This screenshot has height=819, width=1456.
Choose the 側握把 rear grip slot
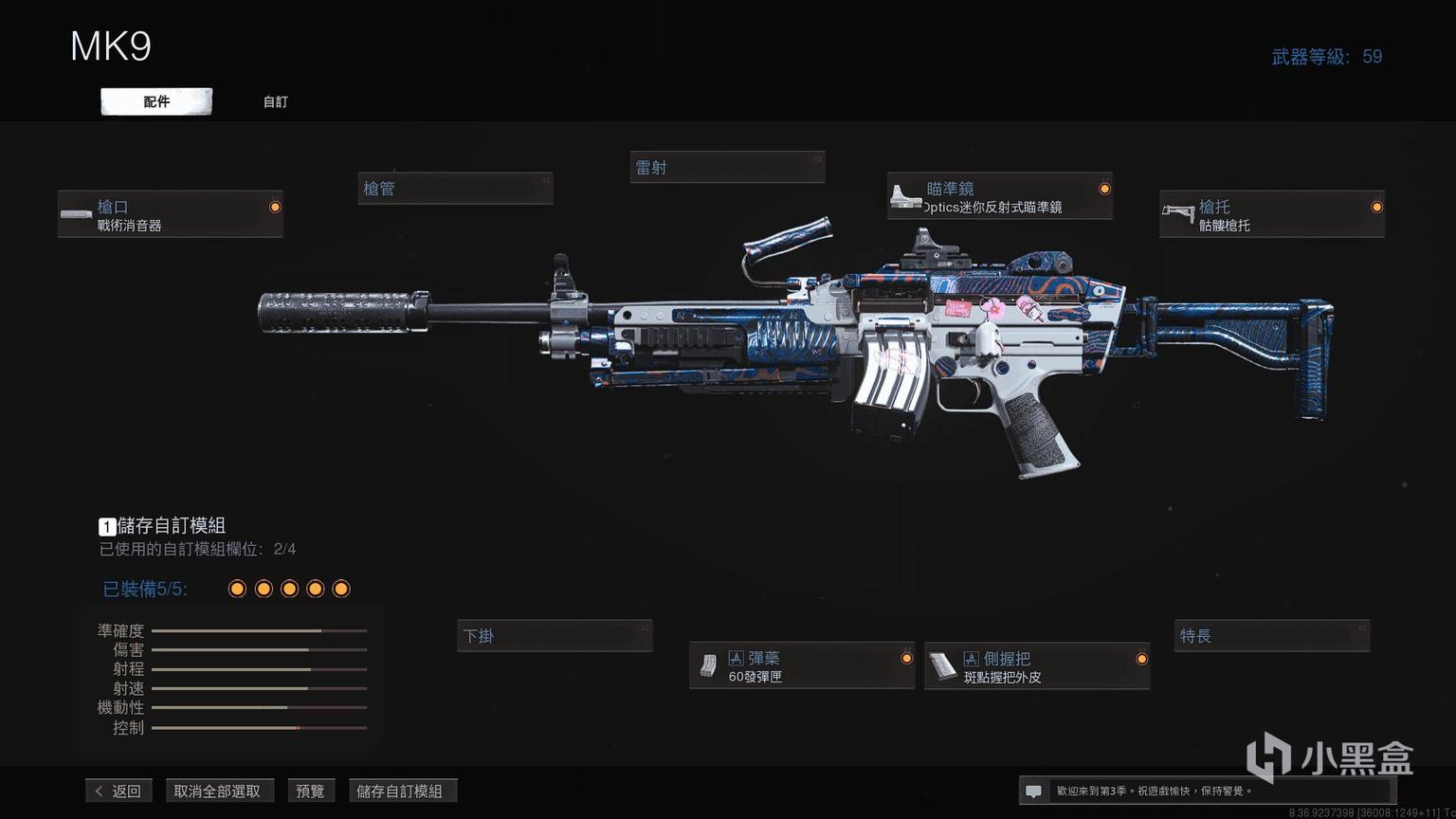point(1037,666)
